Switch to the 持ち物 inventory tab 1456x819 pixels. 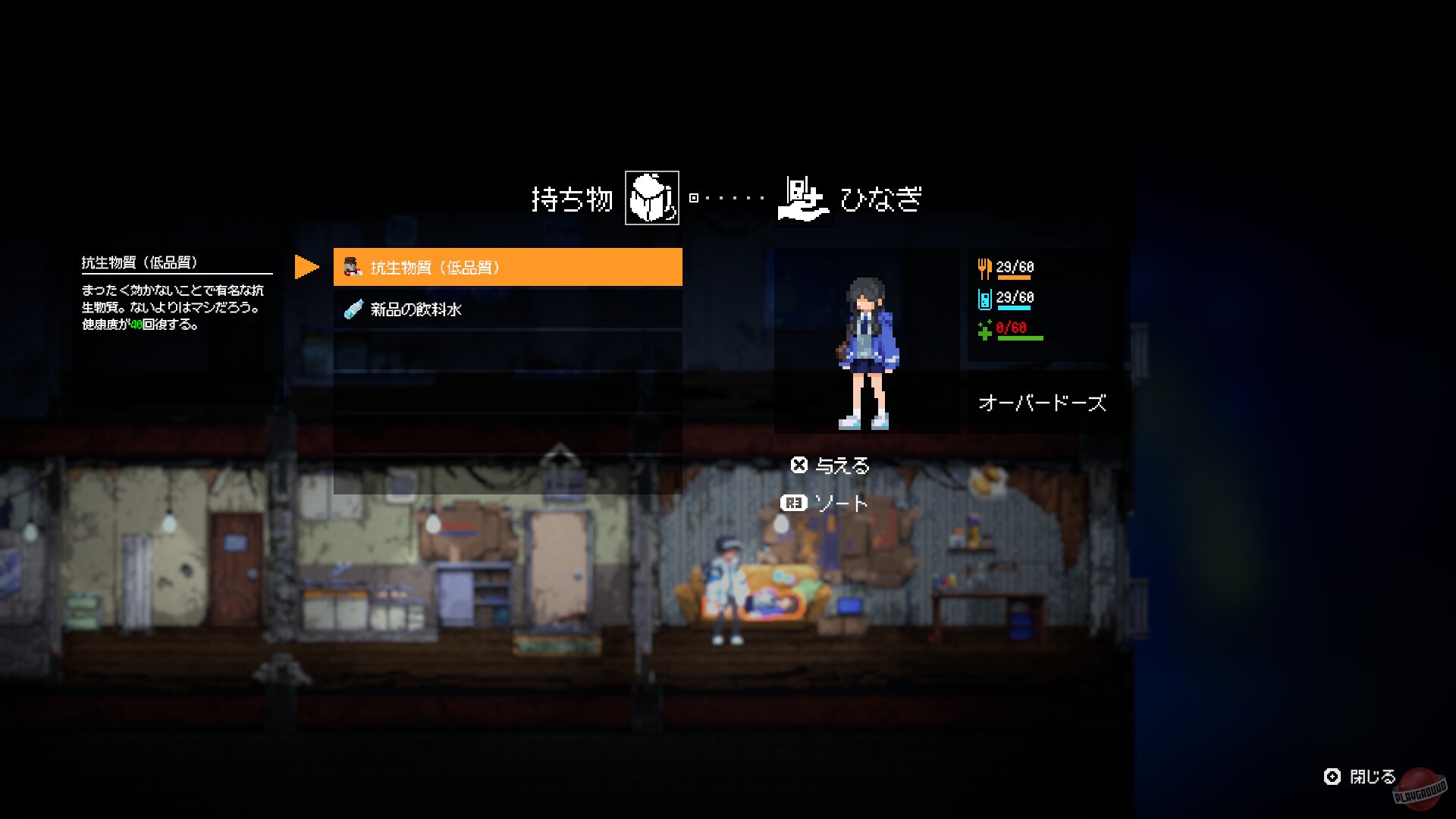coord(572,199)
